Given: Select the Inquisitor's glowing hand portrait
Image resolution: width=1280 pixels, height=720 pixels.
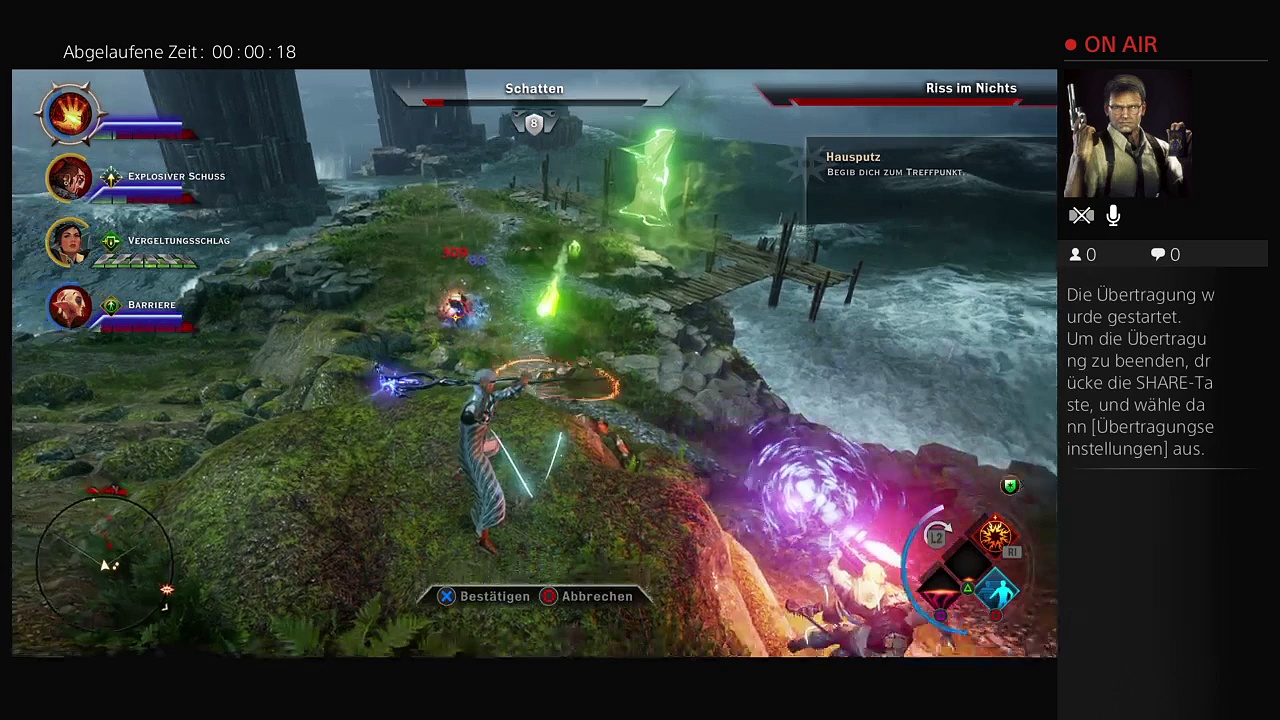Looking at the screenshot, I should [70, 114].
